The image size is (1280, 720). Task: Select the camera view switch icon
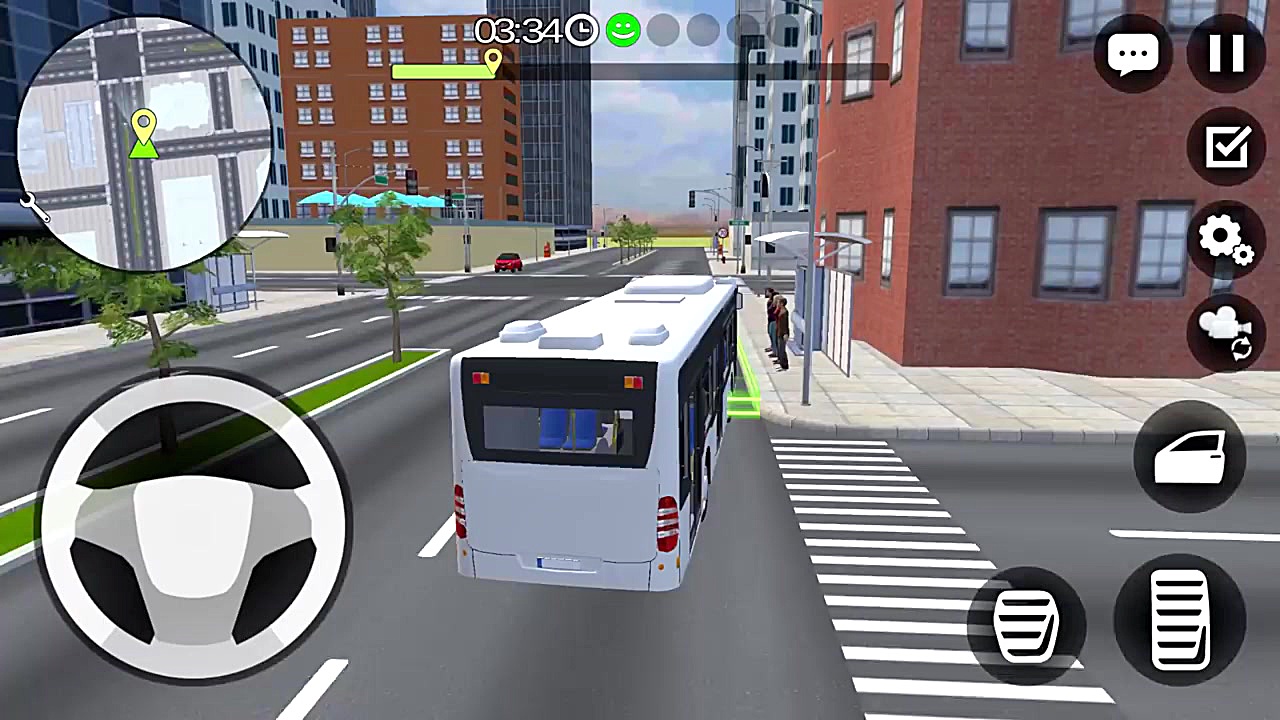pyautogui.click(x=1227, y=333)
